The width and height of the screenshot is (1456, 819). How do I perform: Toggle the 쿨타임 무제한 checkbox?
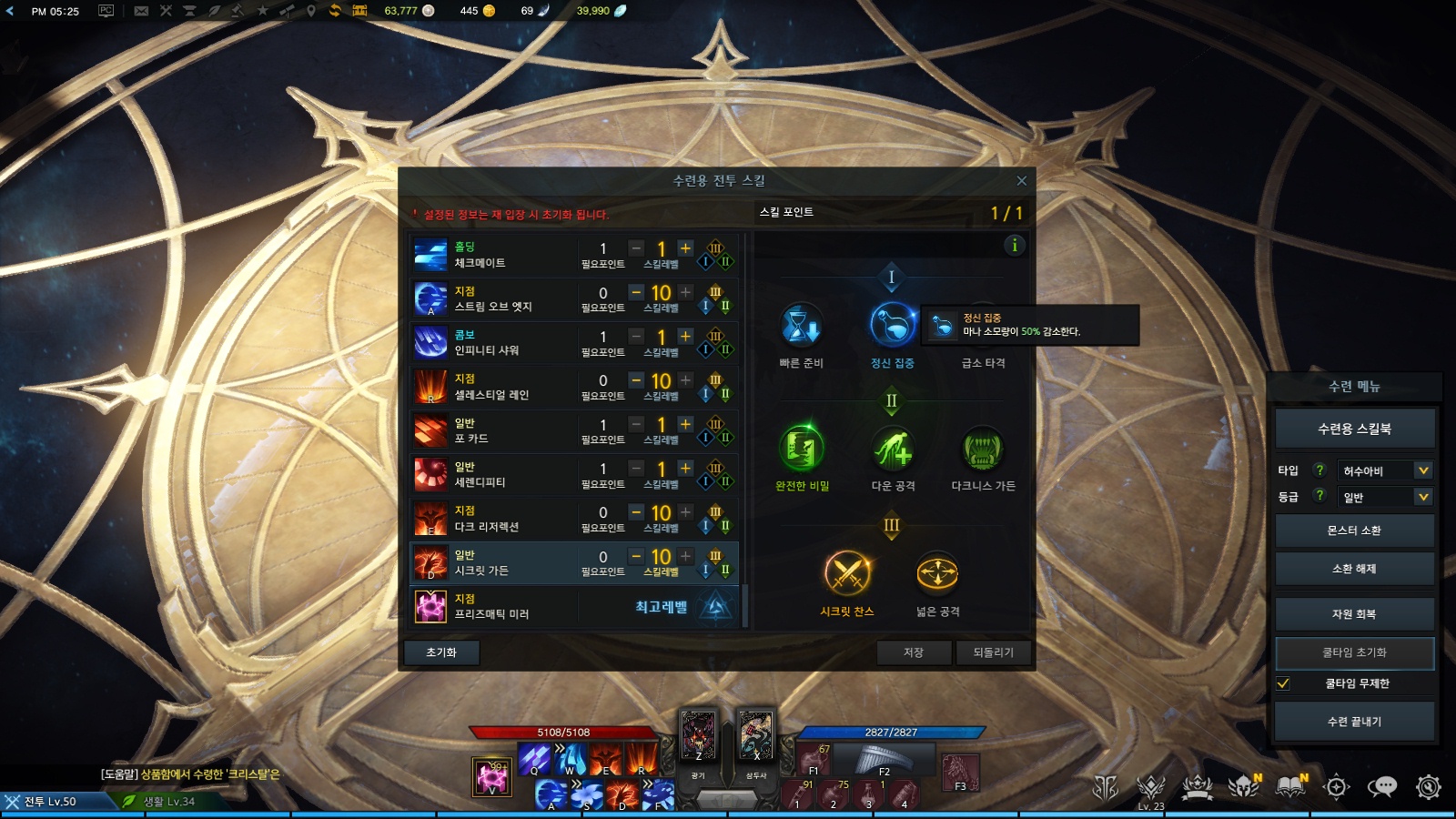[1283, 683]
